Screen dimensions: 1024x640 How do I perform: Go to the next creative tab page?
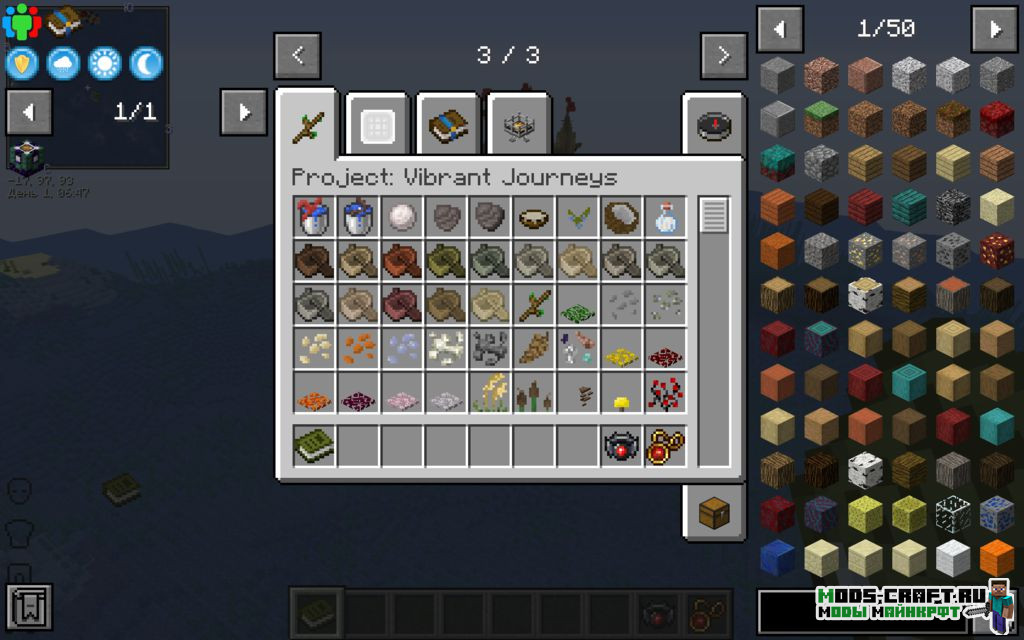pos(724,56)
